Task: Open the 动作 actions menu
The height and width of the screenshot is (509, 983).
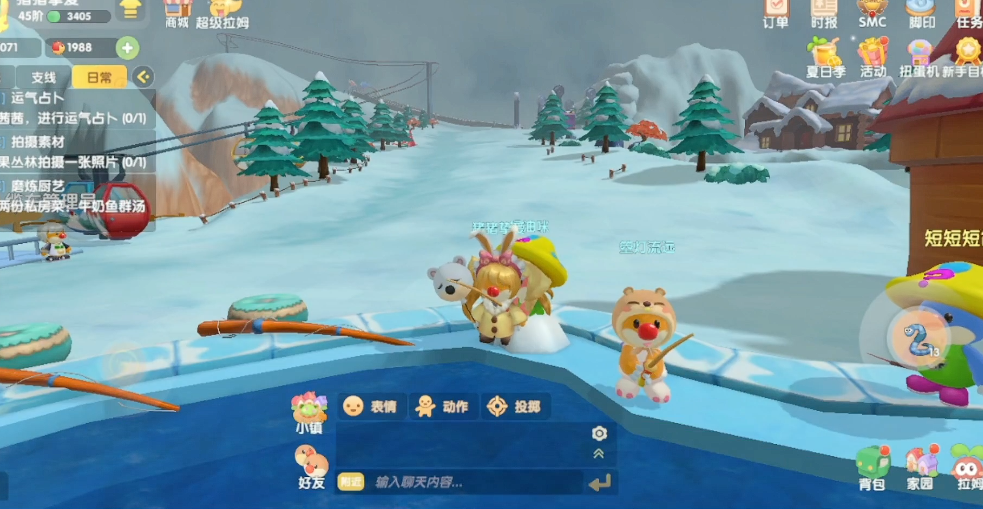Action: (441, 406)
